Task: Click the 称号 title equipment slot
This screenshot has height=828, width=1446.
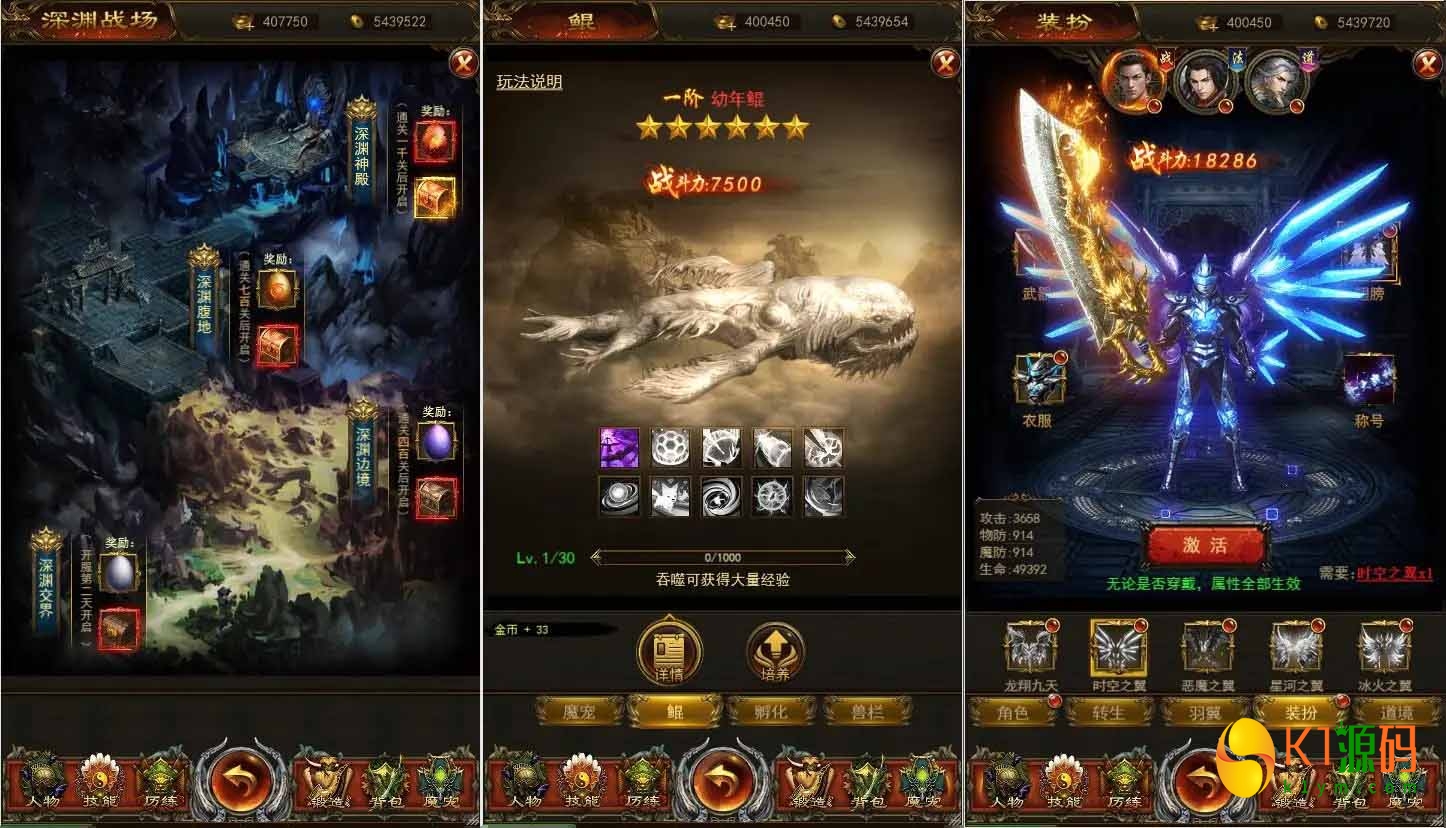Action: 1370,378
